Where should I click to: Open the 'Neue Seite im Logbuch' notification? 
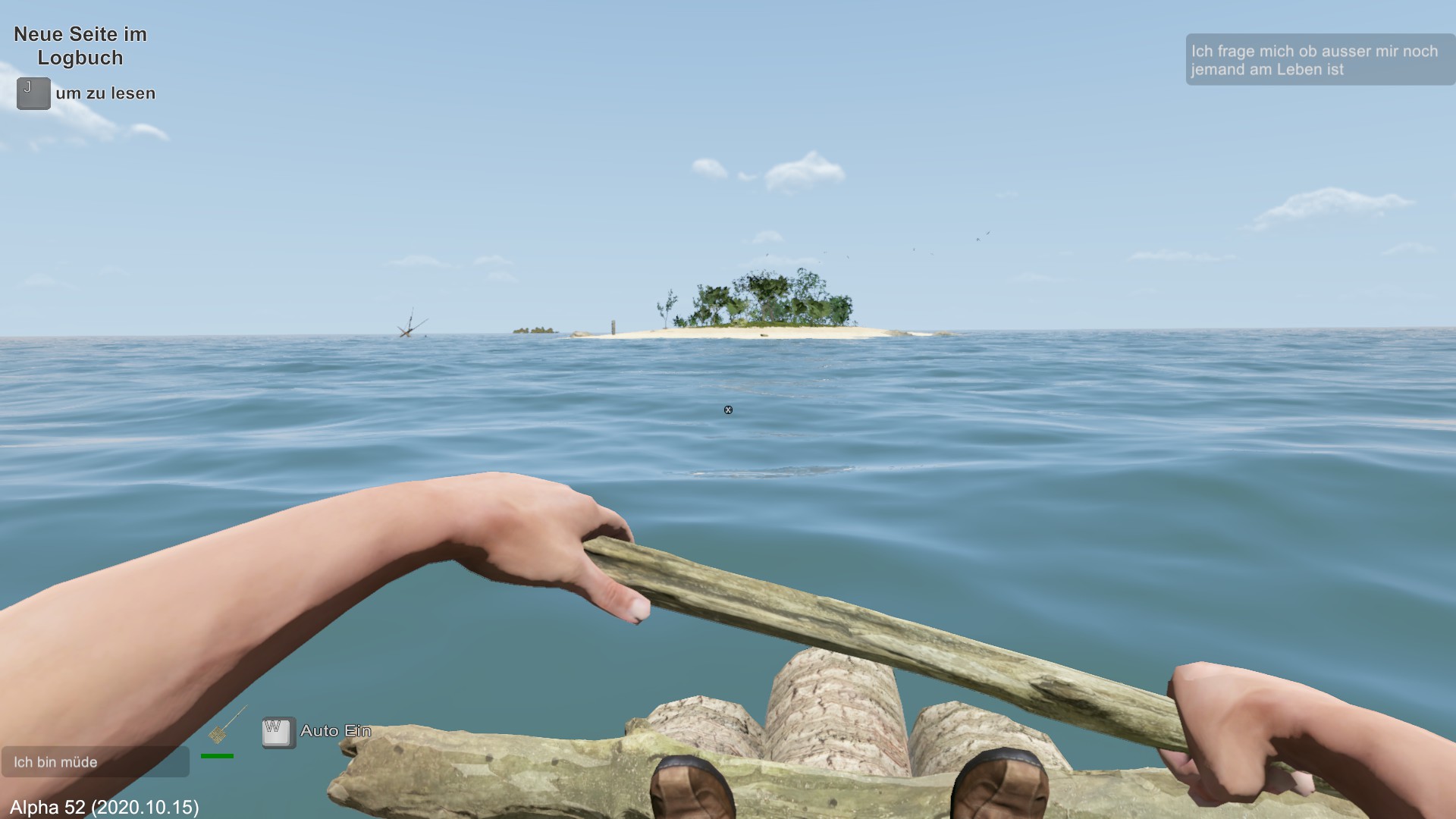(80, 46)
